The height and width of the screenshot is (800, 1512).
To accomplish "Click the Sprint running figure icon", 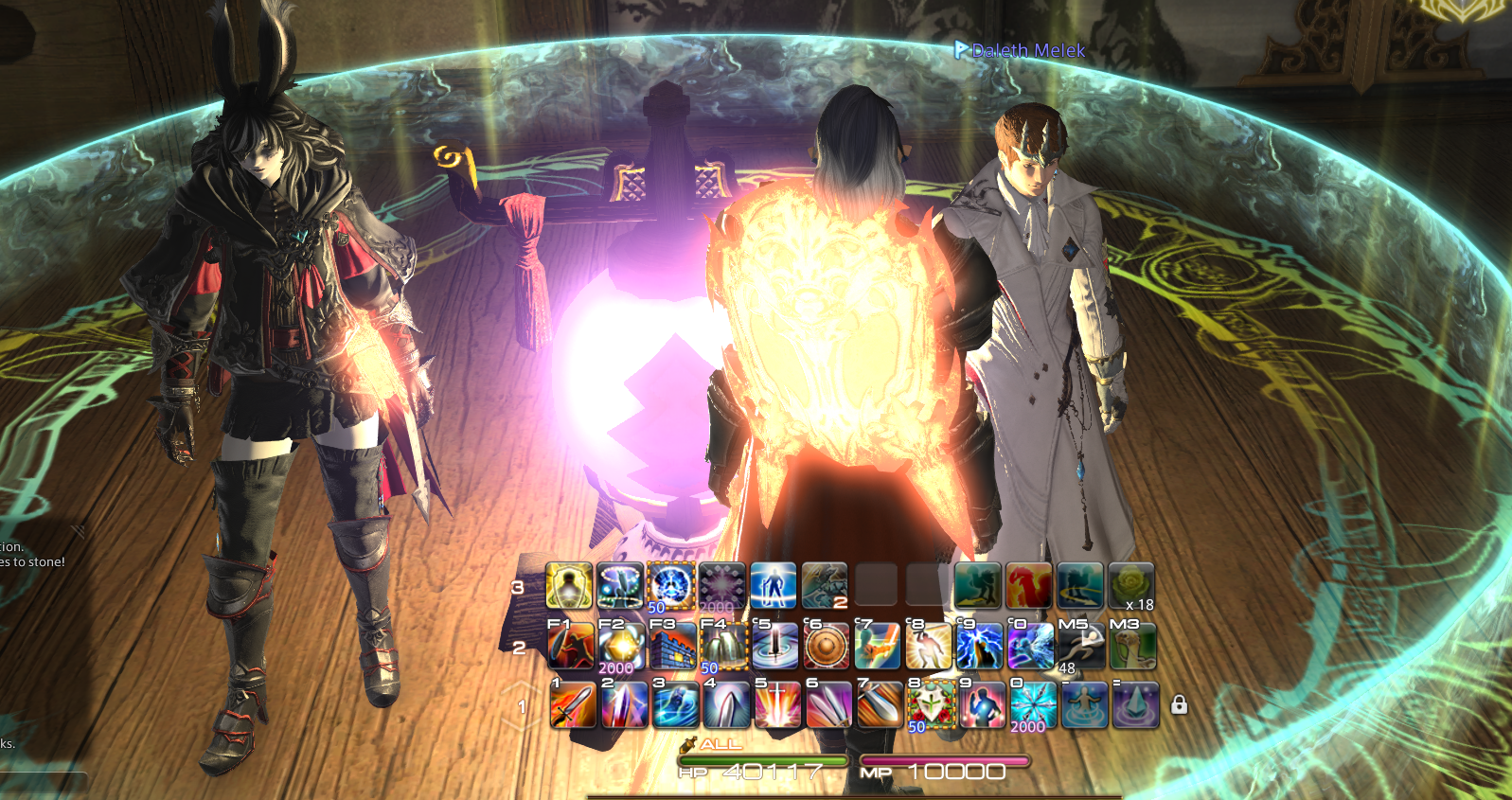I will (x=1082, y=647).
